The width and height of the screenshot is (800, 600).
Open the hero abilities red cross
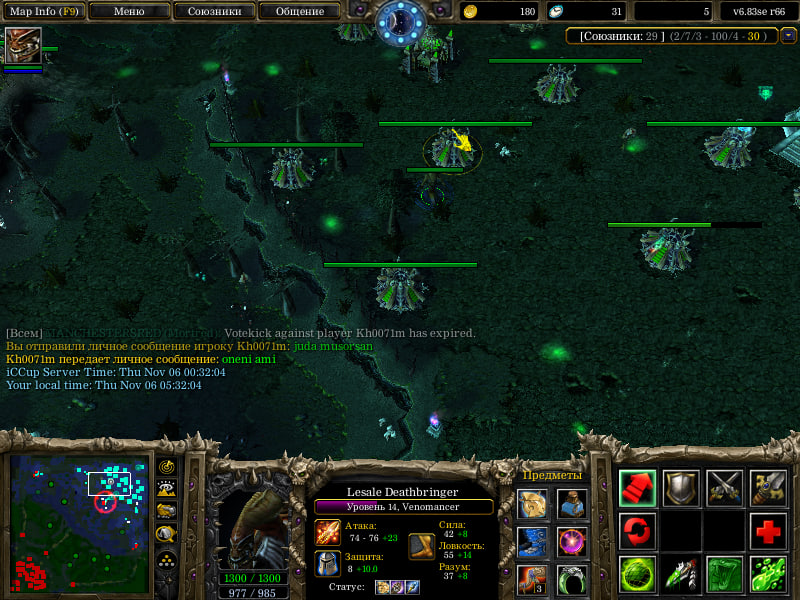pyautogui.click(x=769, y=531)
